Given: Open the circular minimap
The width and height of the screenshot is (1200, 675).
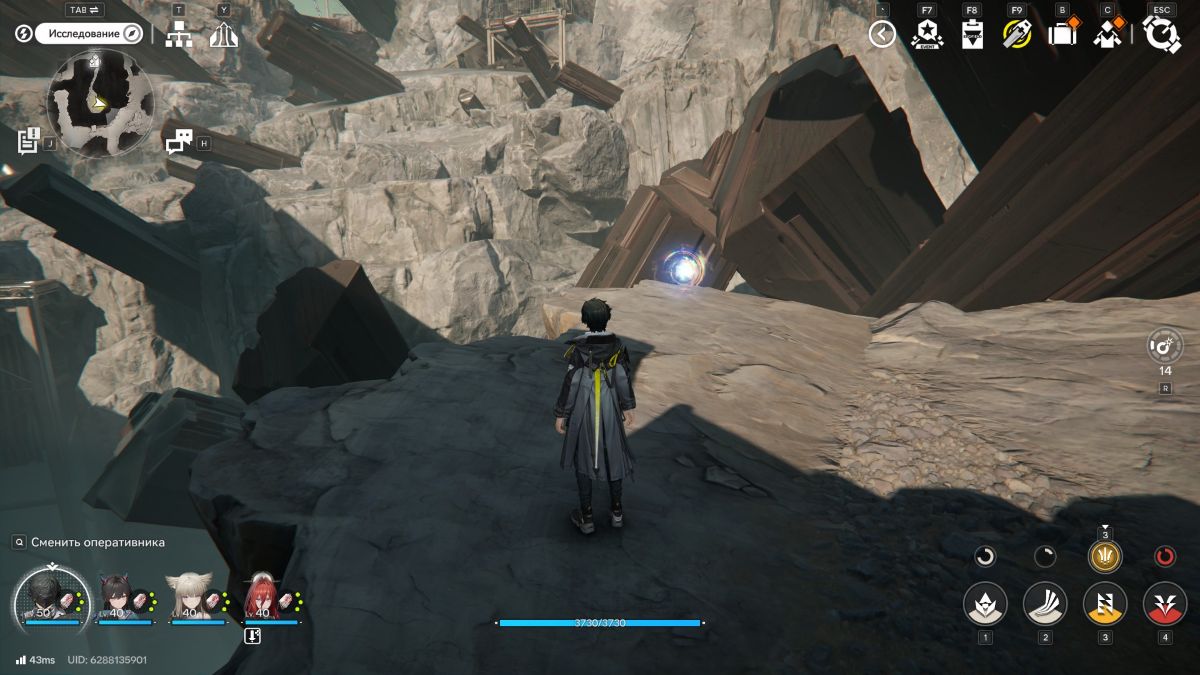Looking at the screenshot, I should [100, 102].
